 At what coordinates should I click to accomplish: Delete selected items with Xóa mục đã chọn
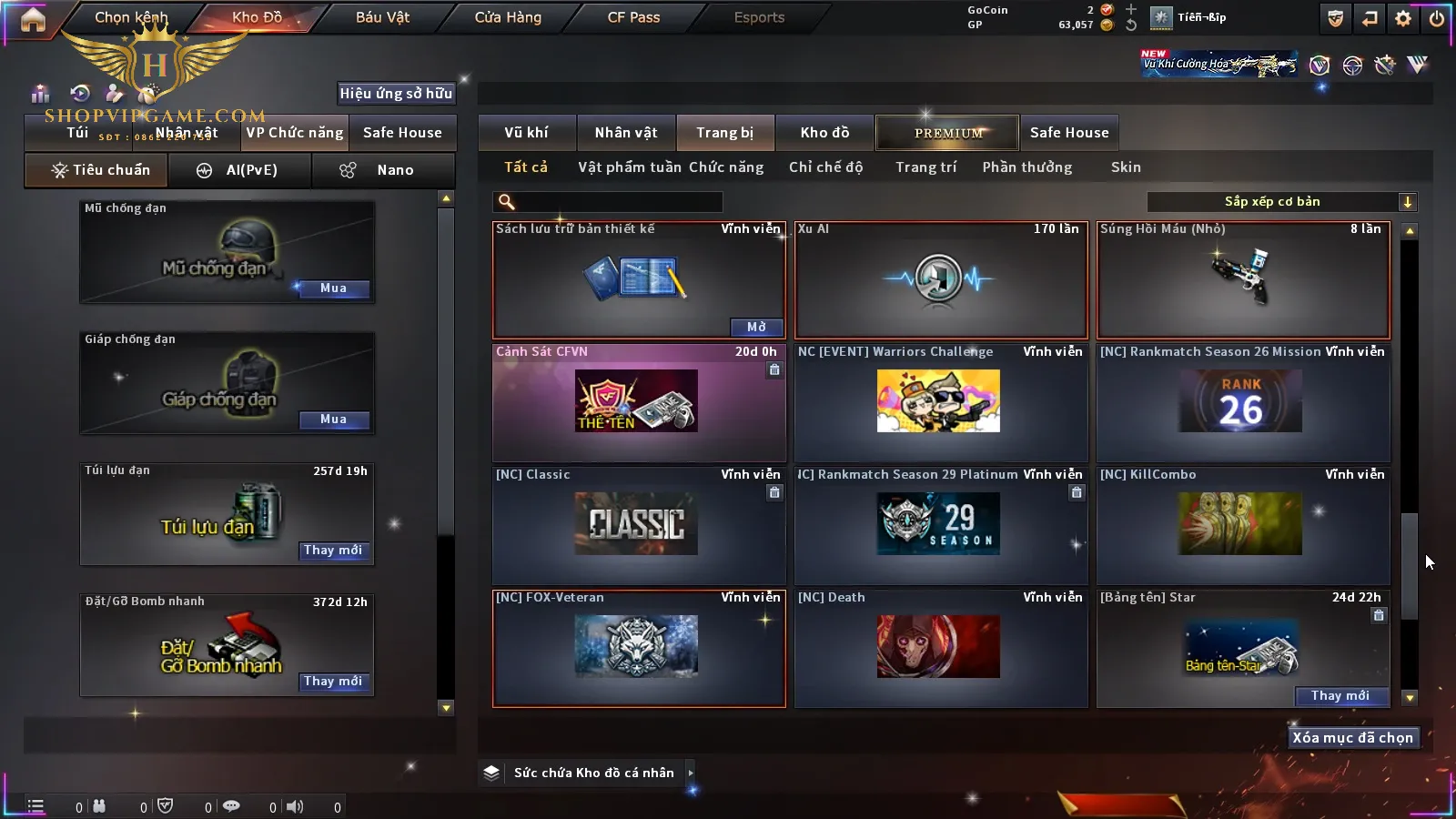pyautogui.click(x=1352, y=738)
